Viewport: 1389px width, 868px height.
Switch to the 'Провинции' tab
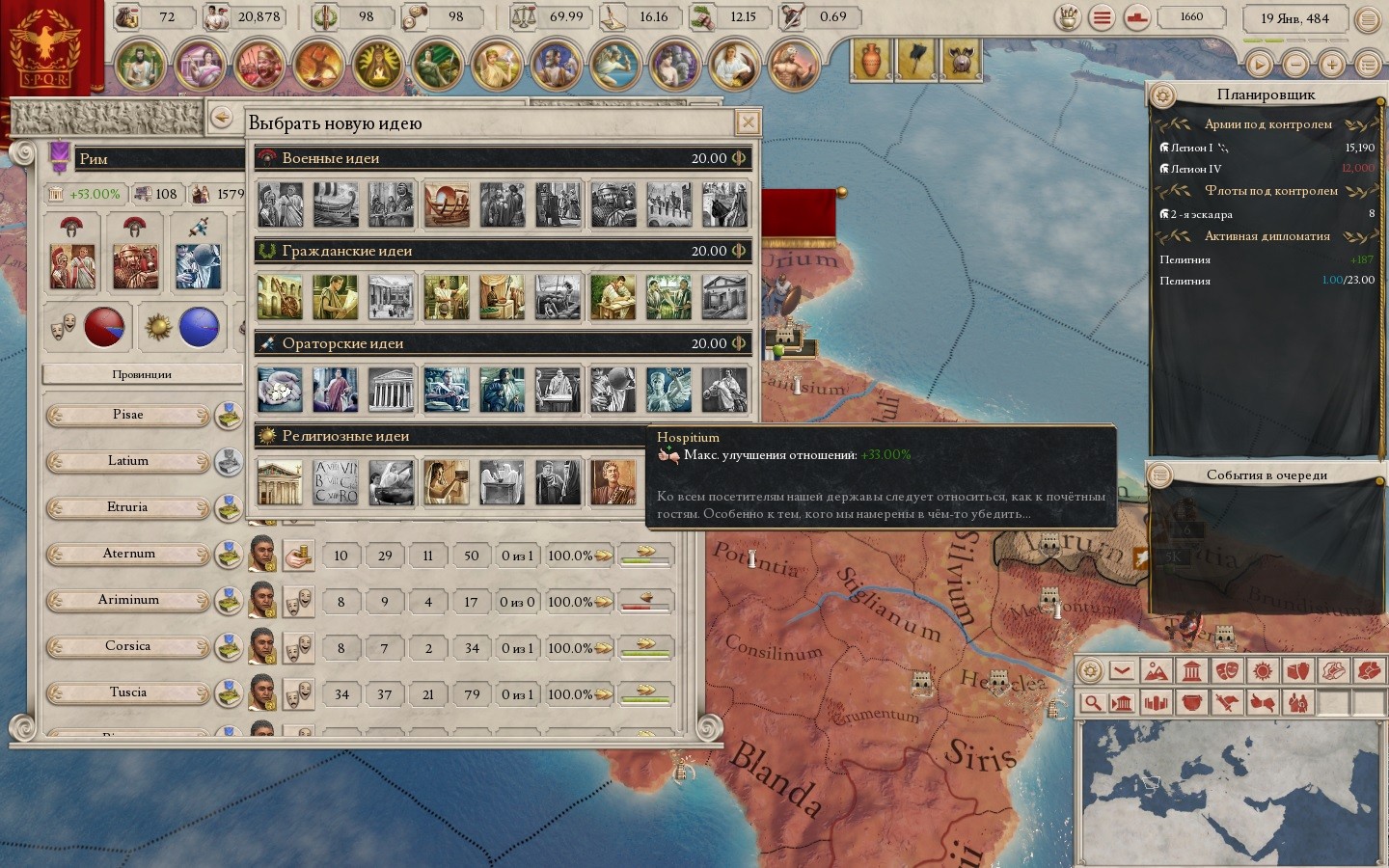click(x=142, y=374)
